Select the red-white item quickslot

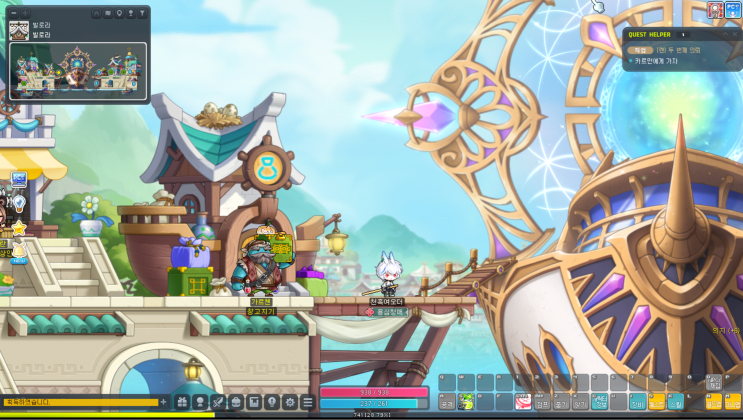pyautogui.click(x=522, y=402)
